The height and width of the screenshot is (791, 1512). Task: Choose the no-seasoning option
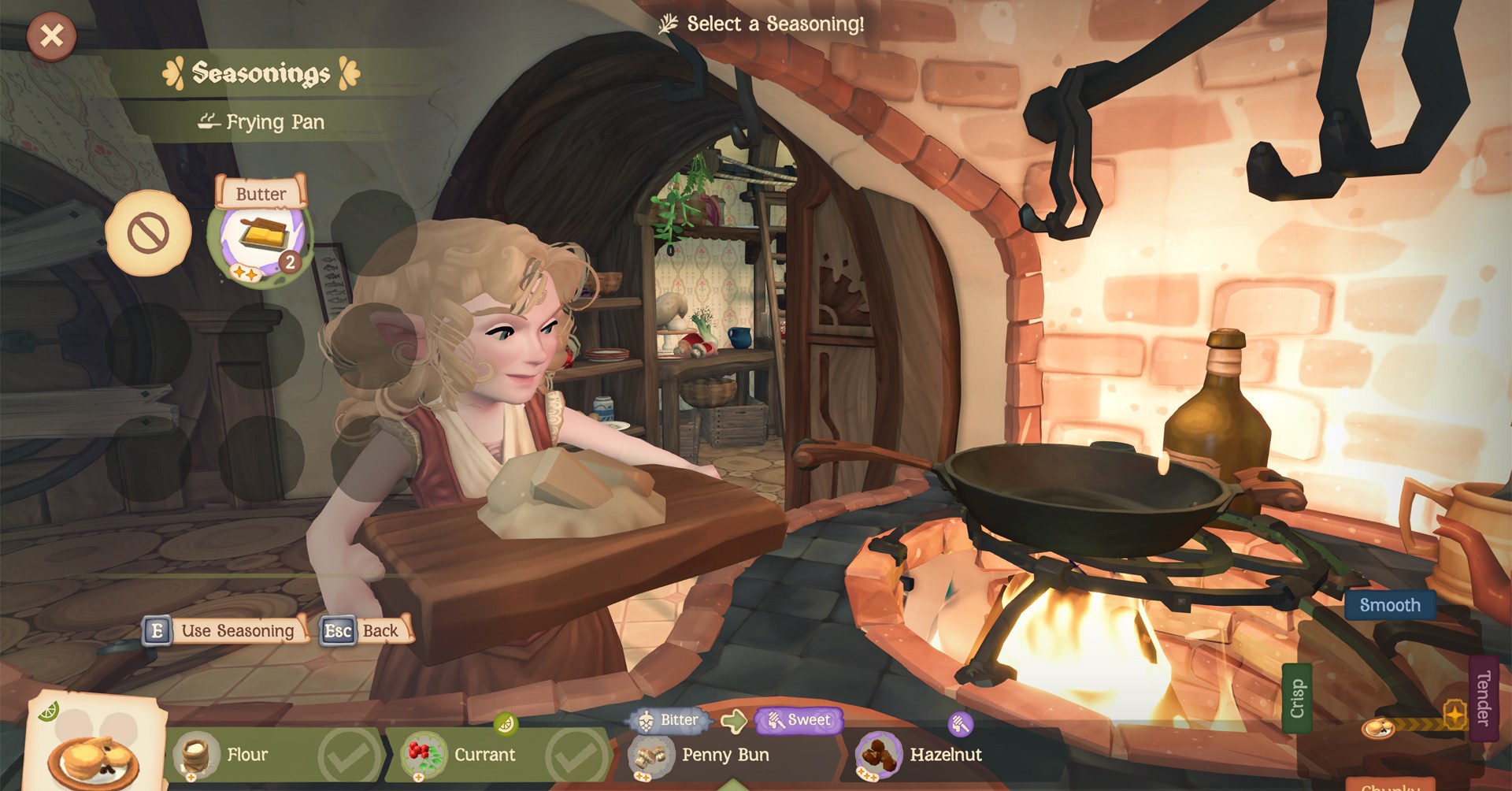(x=148, y=233)
